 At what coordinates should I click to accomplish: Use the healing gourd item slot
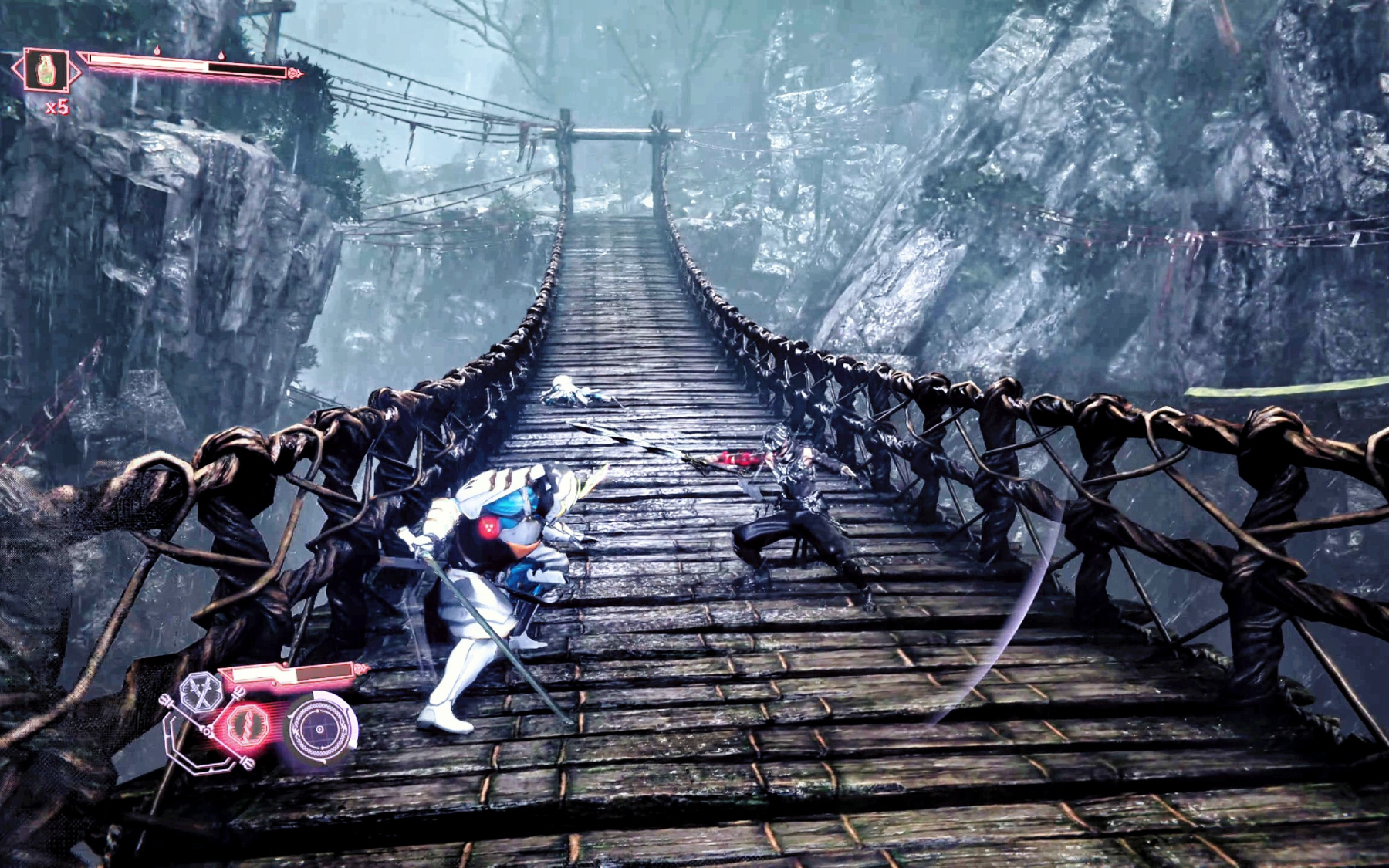click(x=46, y=70)
